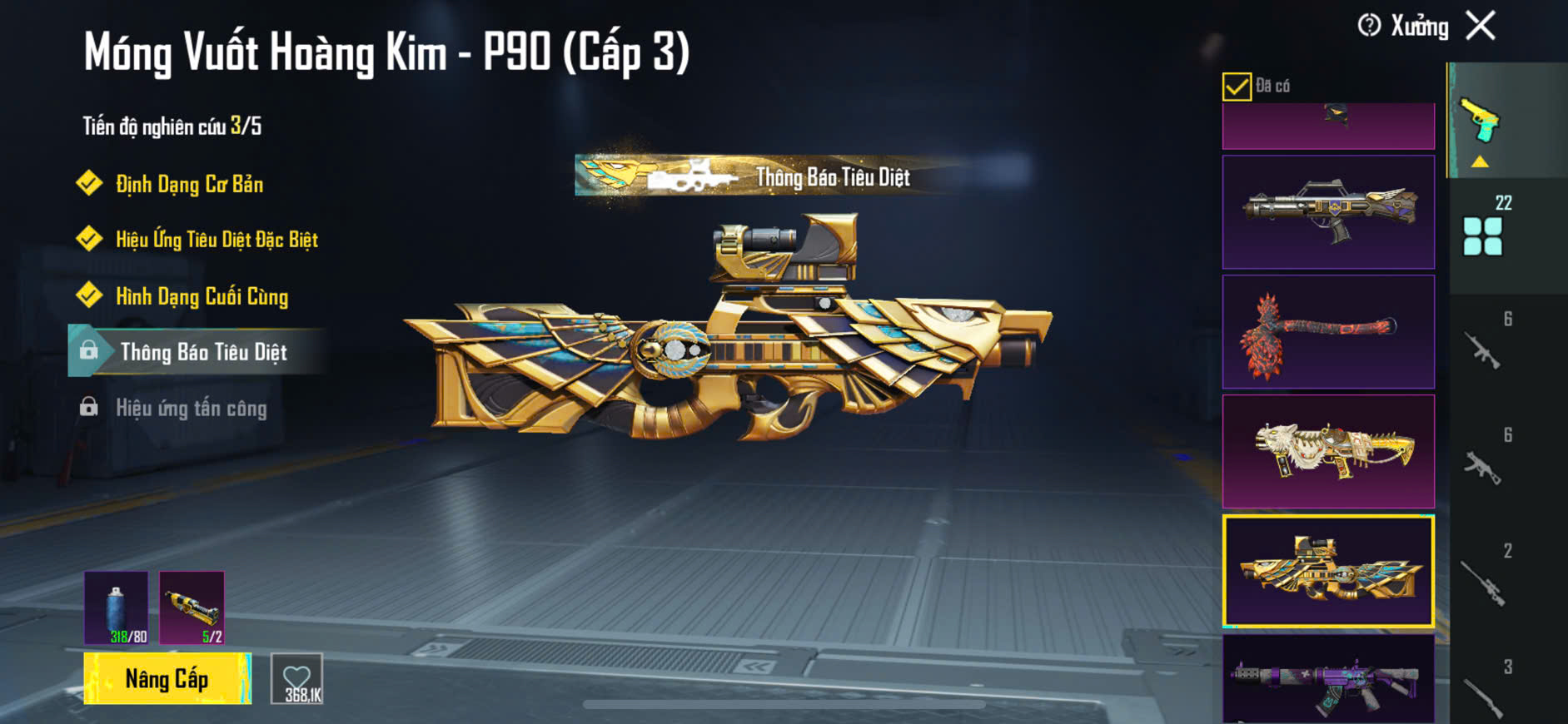Pick the white dragon gun skin thumbnail

coord(1327,452)
